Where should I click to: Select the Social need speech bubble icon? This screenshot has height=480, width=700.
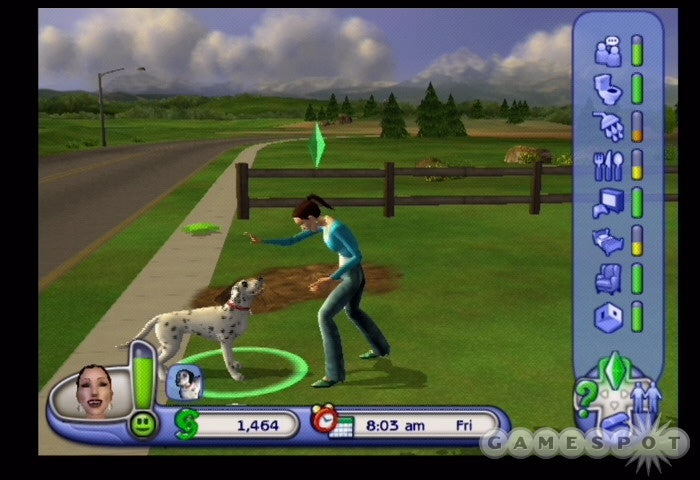point(607,50)
